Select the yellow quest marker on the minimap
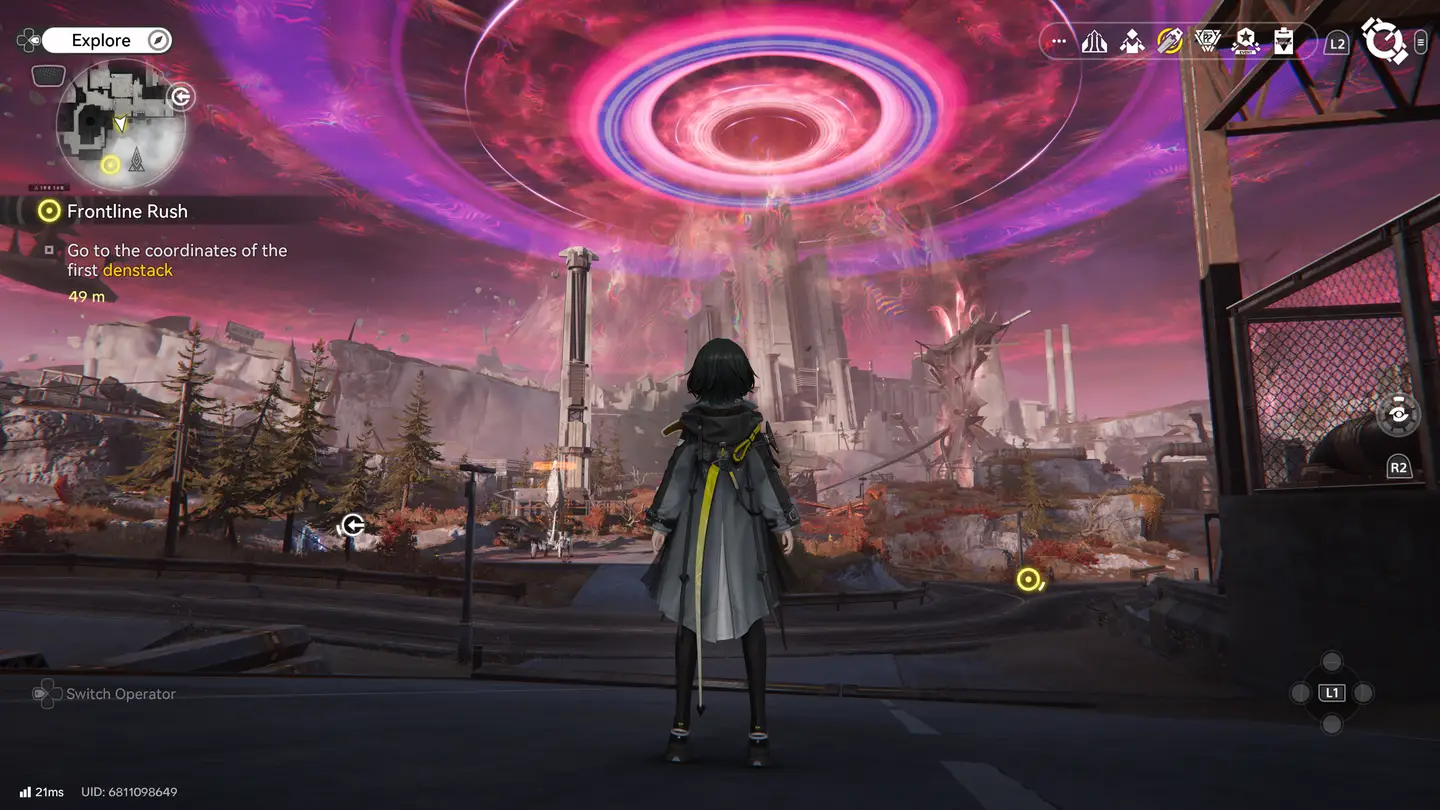The image size is (1440, 810). 111,164
